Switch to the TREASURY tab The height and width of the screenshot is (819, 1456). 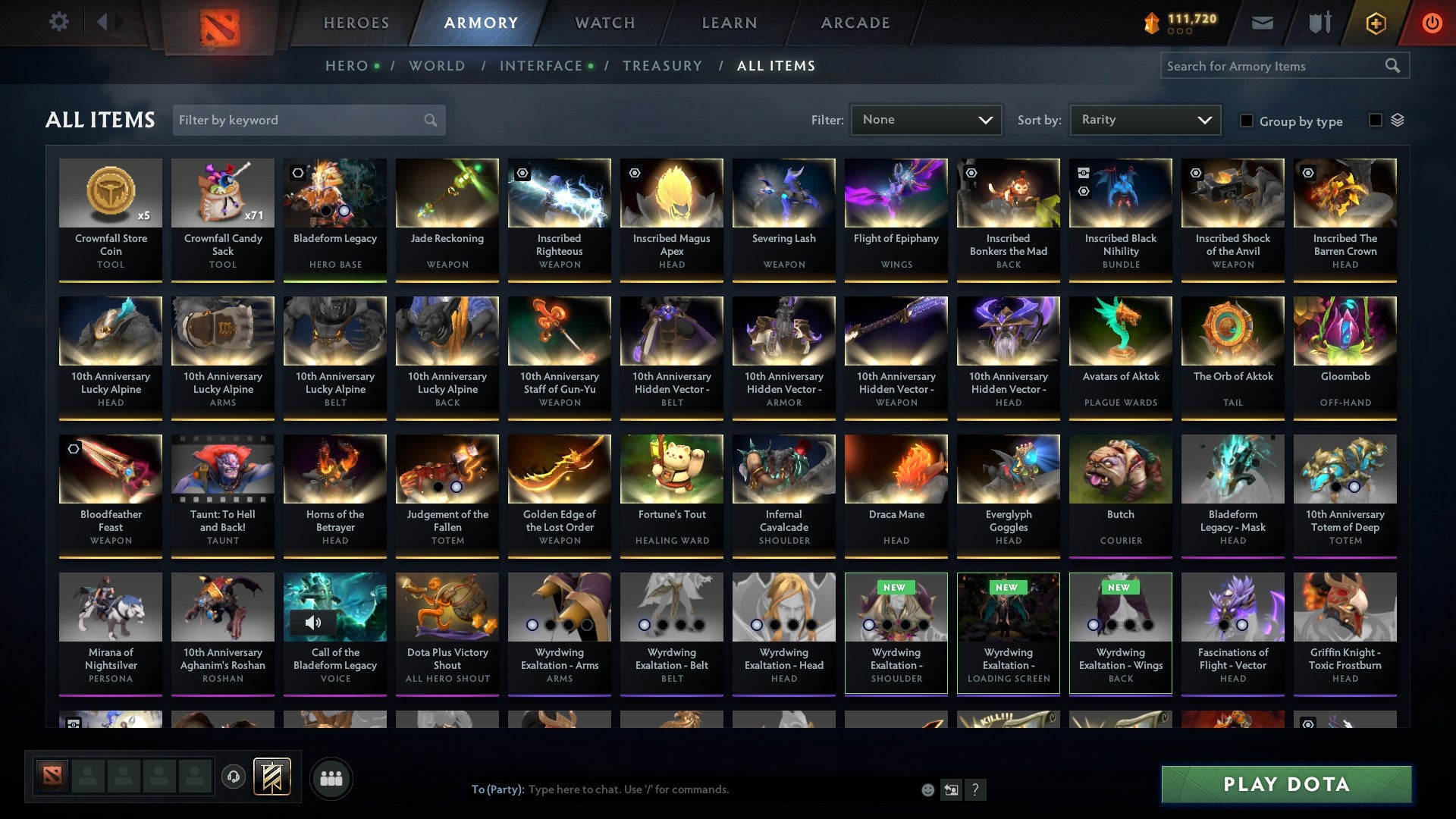(x=662, y=66)
